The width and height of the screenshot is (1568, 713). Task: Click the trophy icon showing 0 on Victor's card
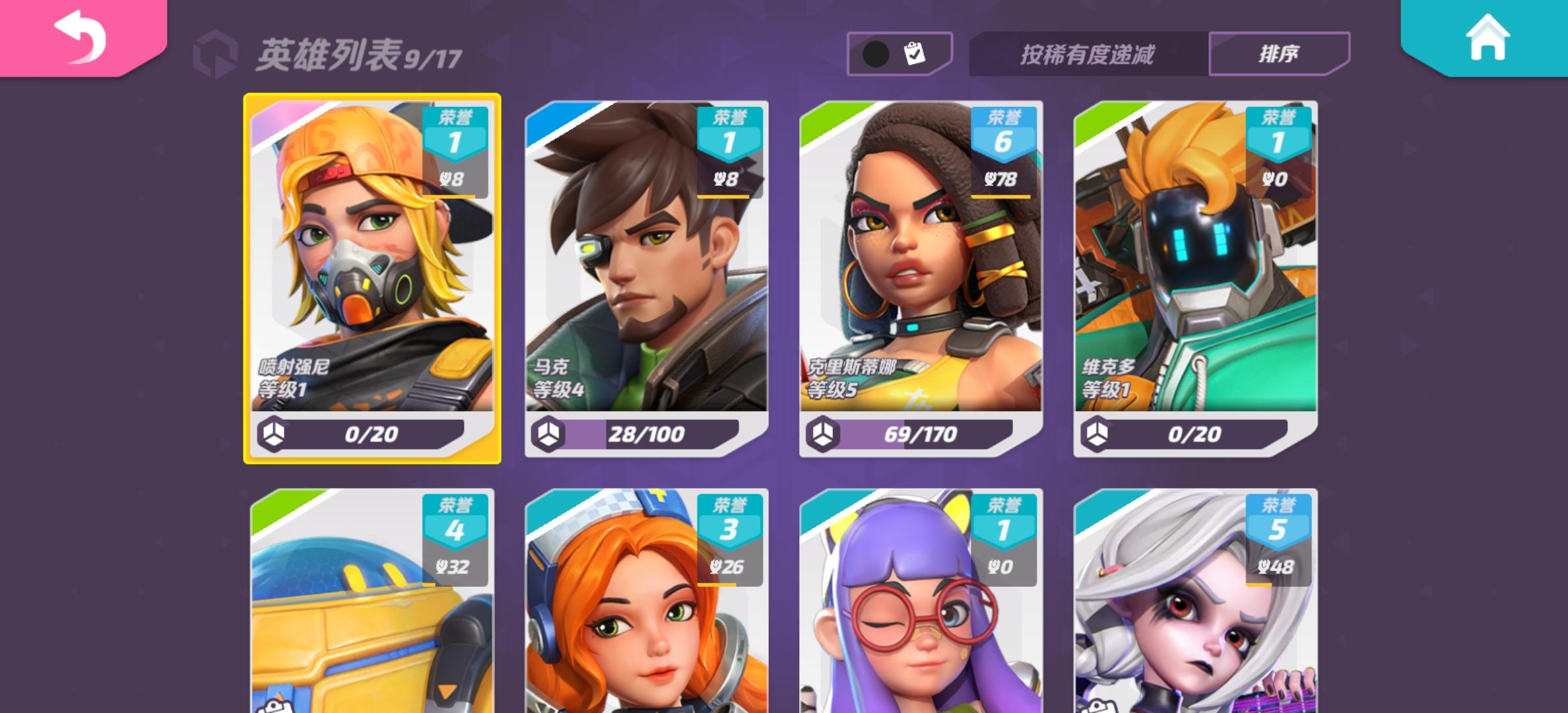click(1274, 178)
